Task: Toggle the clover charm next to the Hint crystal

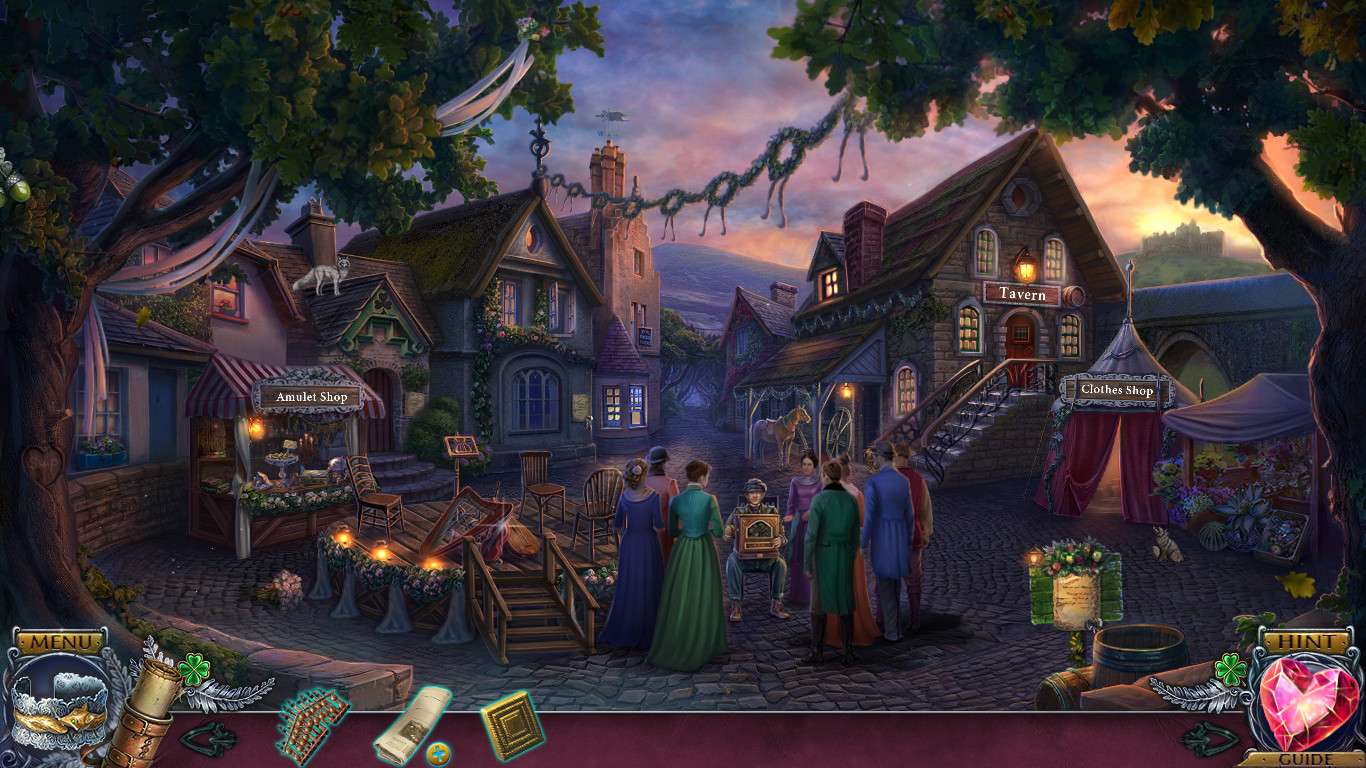Action: point(1230,669)
